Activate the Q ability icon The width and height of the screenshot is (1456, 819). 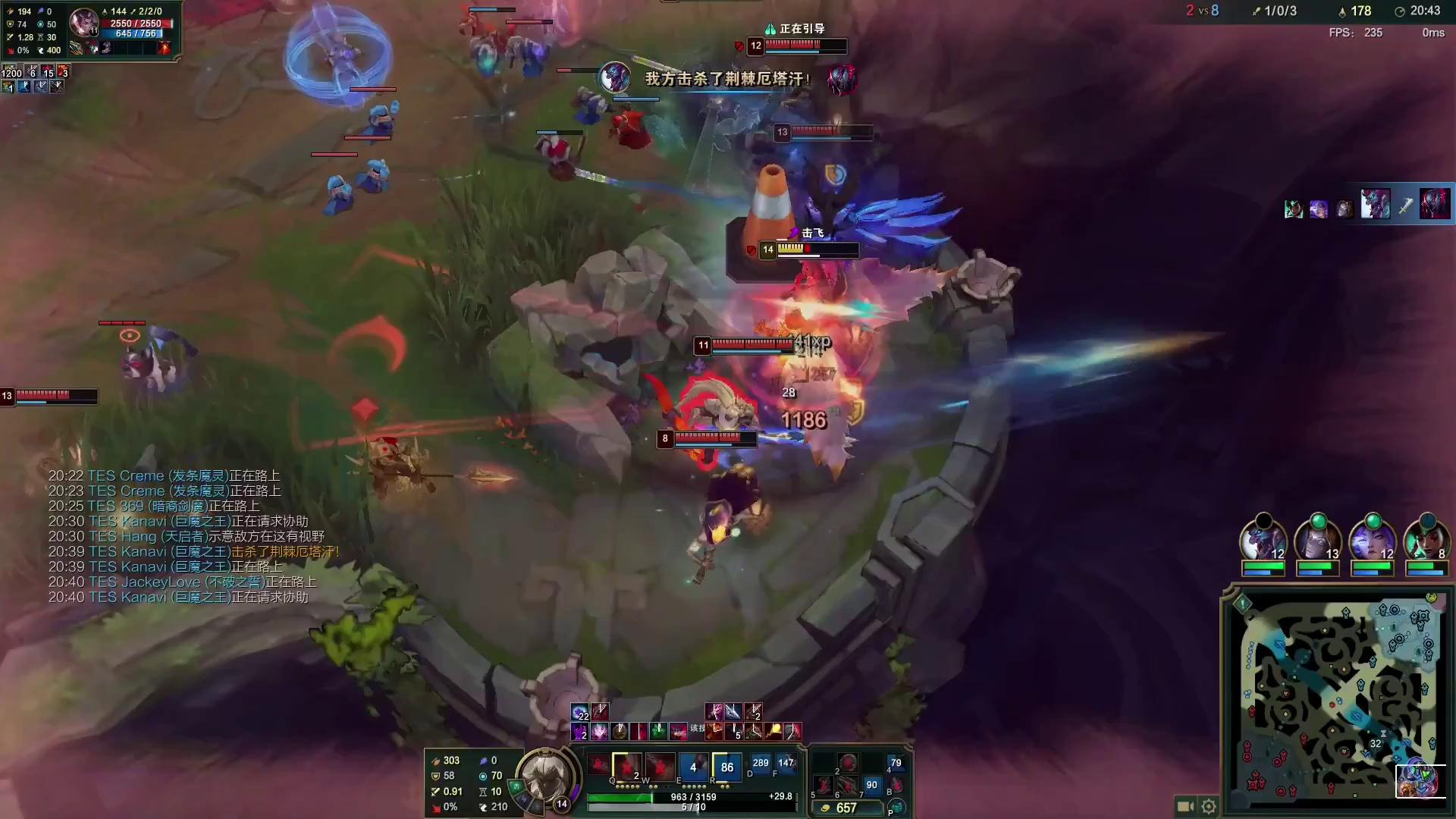[x=626, y=767]
